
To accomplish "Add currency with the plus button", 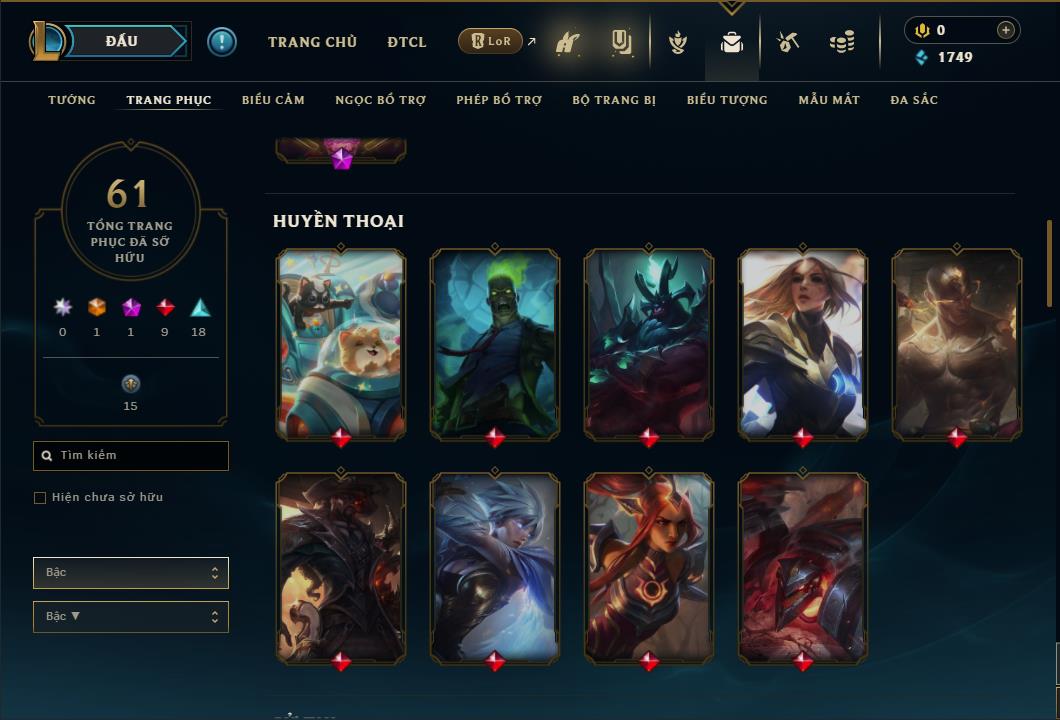I will pos(1006,30).
